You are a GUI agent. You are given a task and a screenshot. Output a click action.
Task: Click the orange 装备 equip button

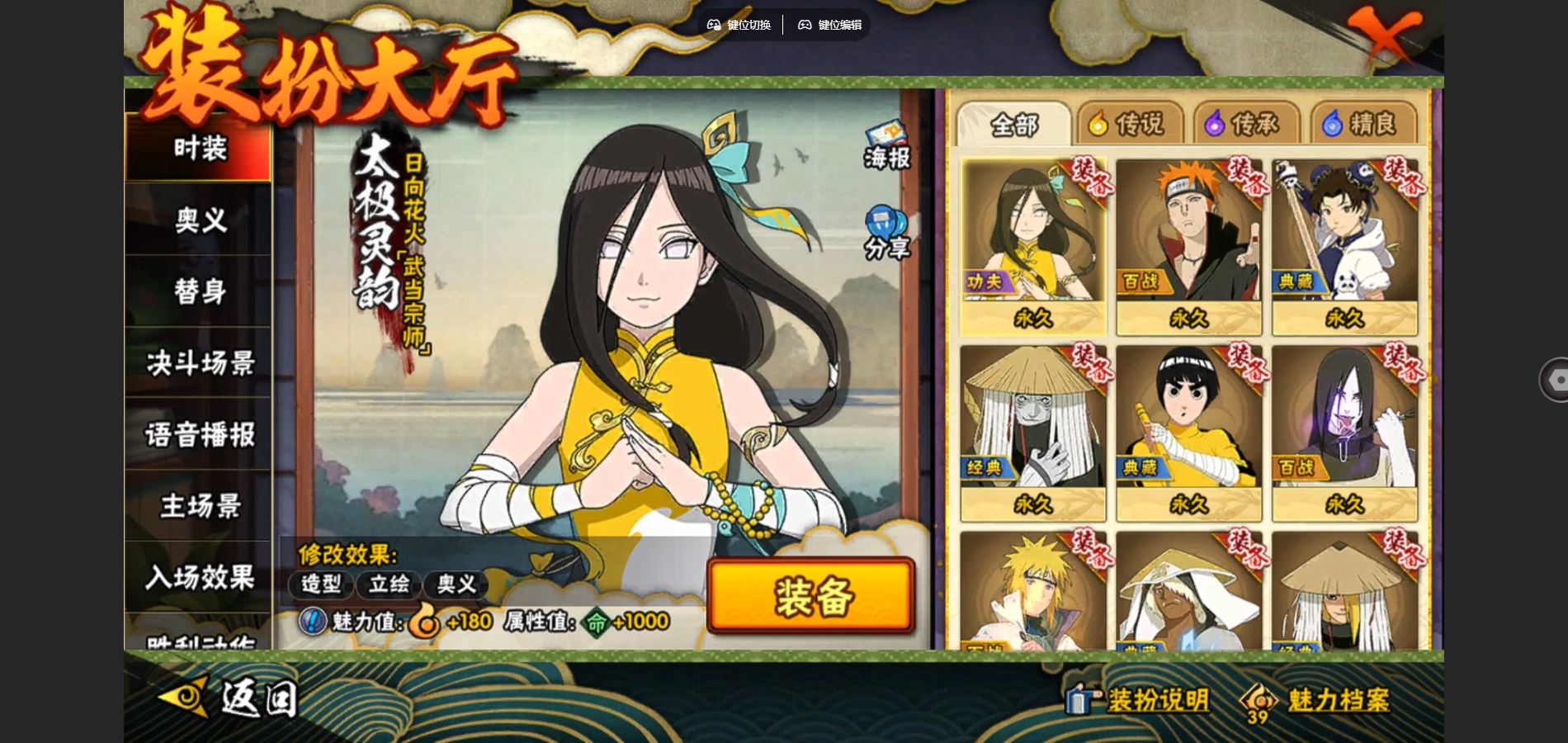811,596
